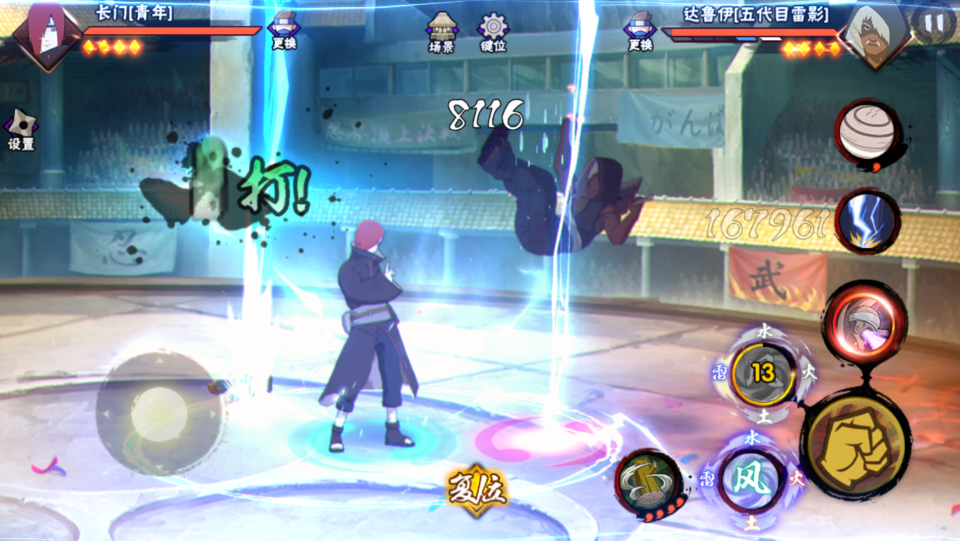Use the summoning scroll button
960x541 pixels.
[x=649, y=484]
